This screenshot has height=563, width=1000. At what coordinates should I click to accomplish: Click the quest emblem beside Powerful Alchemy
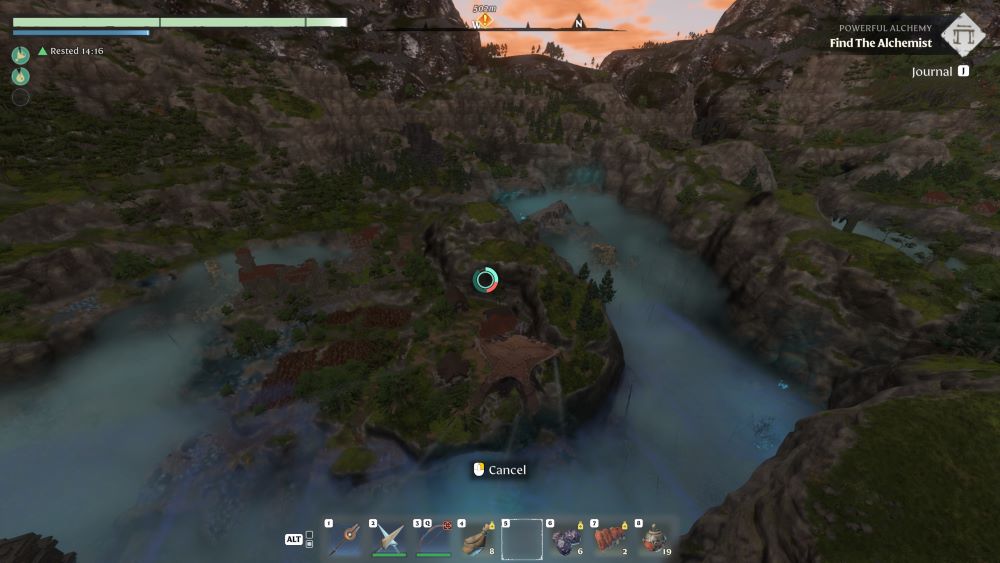[963, 35]
